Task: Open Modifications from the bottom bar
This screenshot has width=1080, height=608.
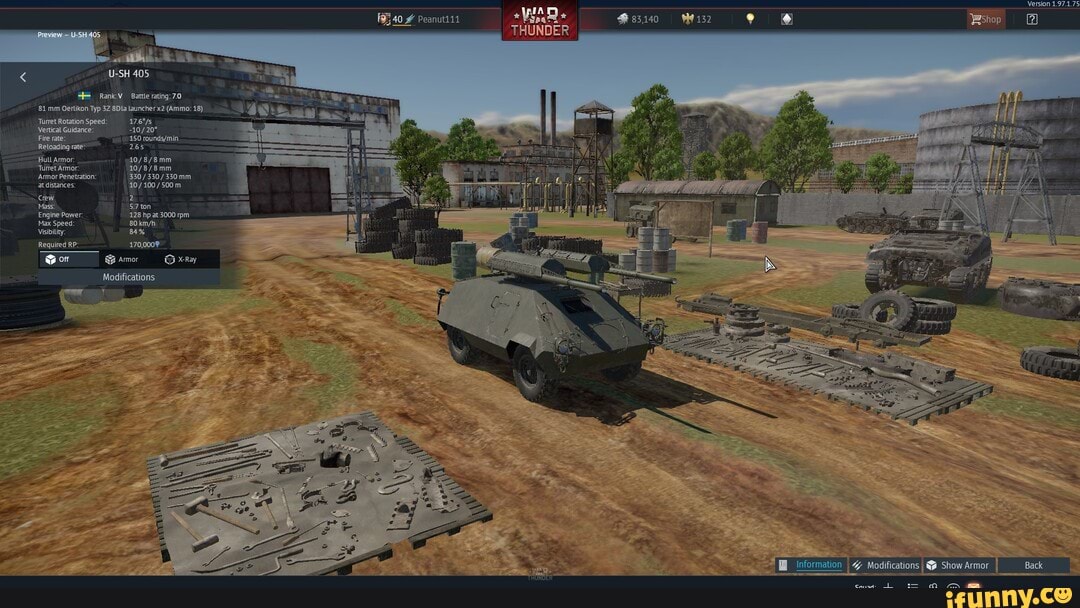Action: tap(885, 565)
